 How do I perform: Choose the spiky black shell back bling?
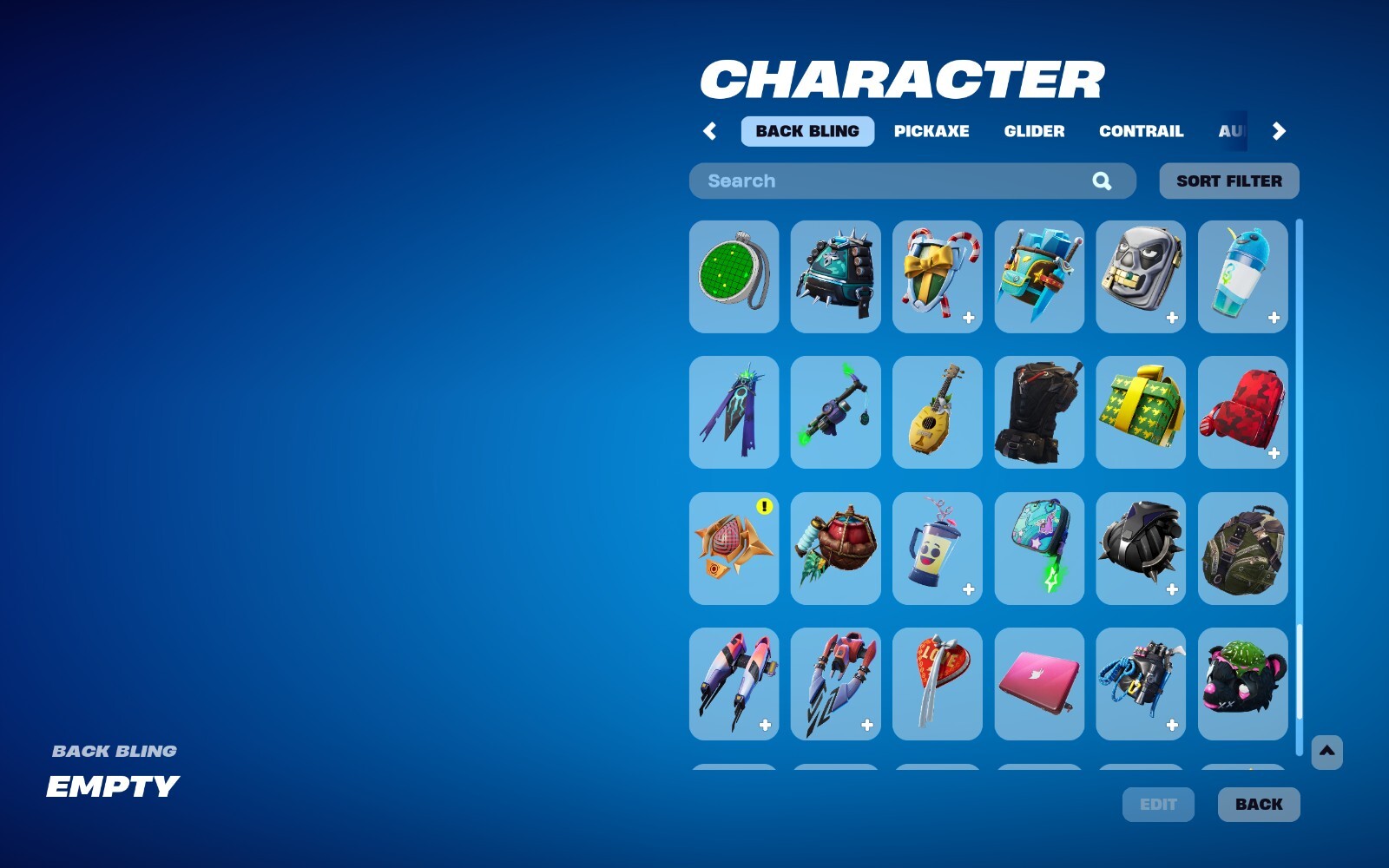tap(1141, 548)
